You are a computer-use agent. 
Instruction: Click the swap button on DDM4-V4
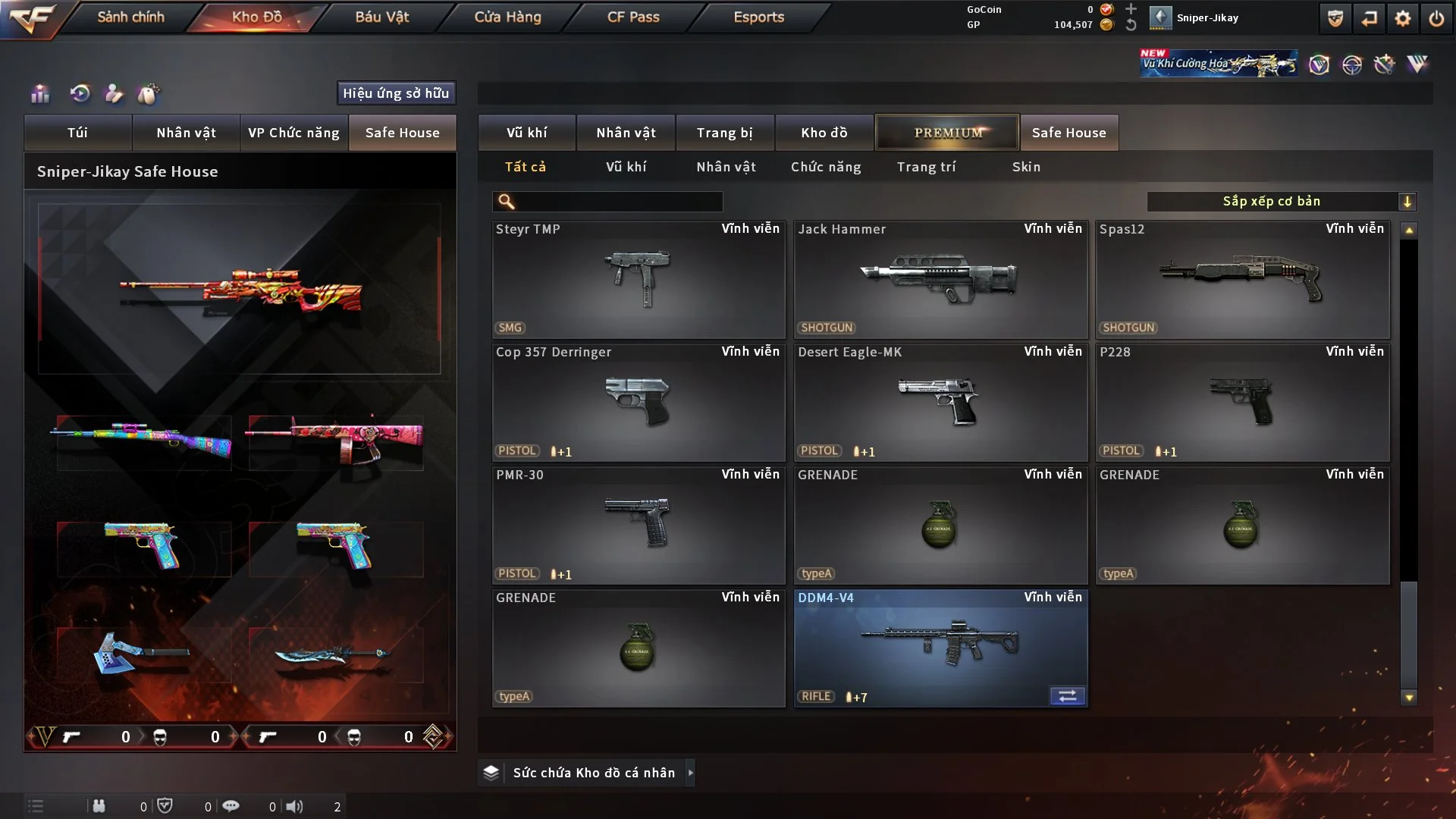click(x=1067, y=696)
